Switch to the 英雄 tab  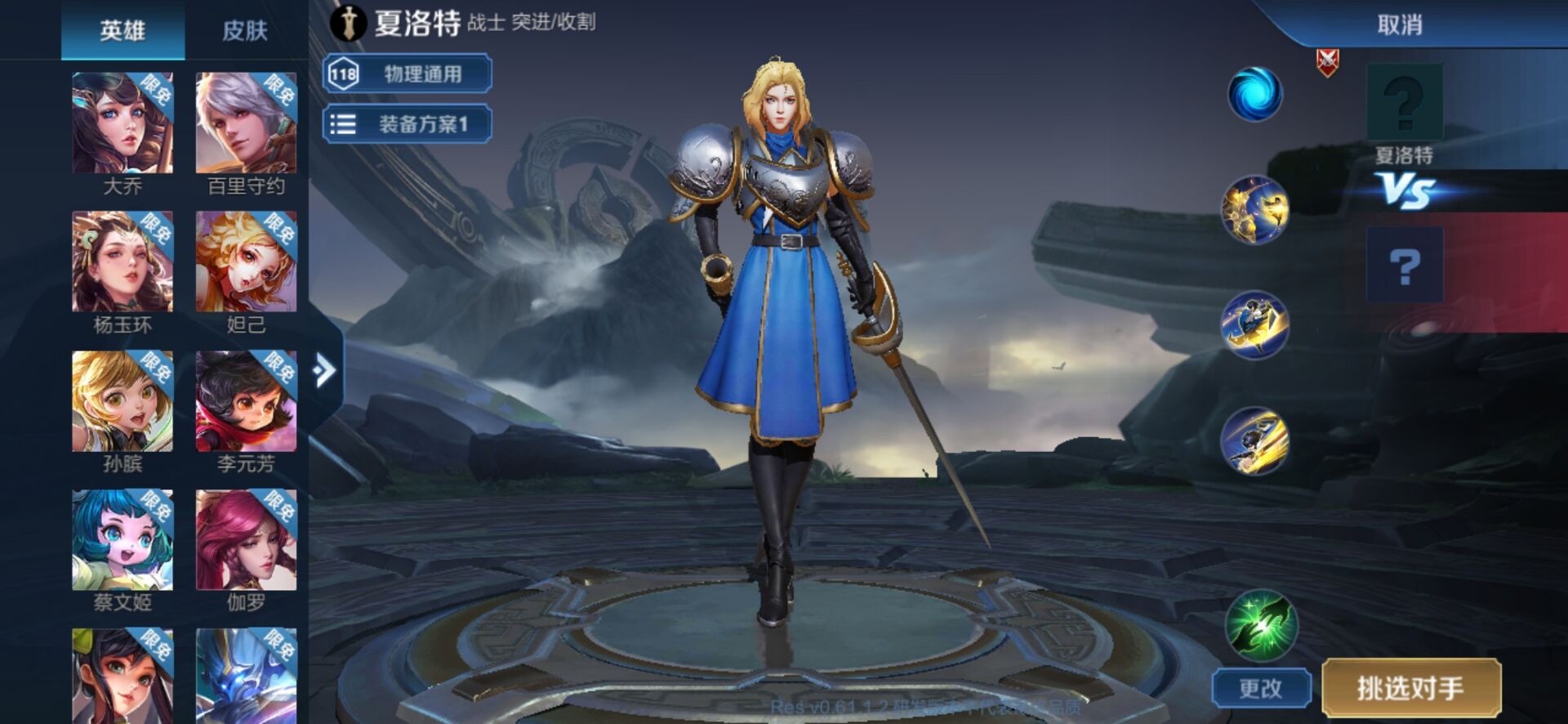click(x=121, y=31)
